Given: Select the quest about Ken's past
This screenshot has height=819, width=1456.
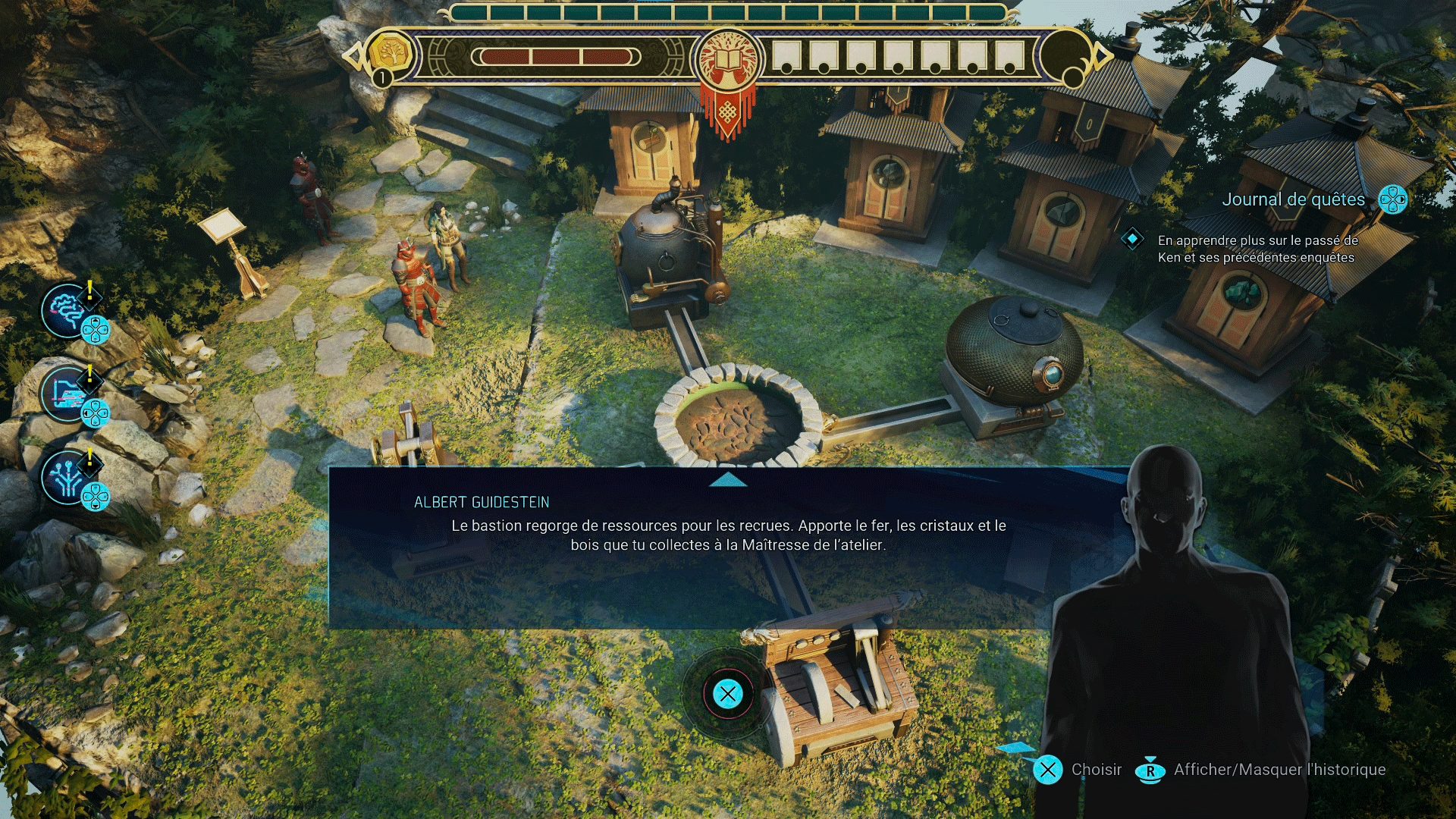Looking at the screenshot, I should [x=1256, y=249].
